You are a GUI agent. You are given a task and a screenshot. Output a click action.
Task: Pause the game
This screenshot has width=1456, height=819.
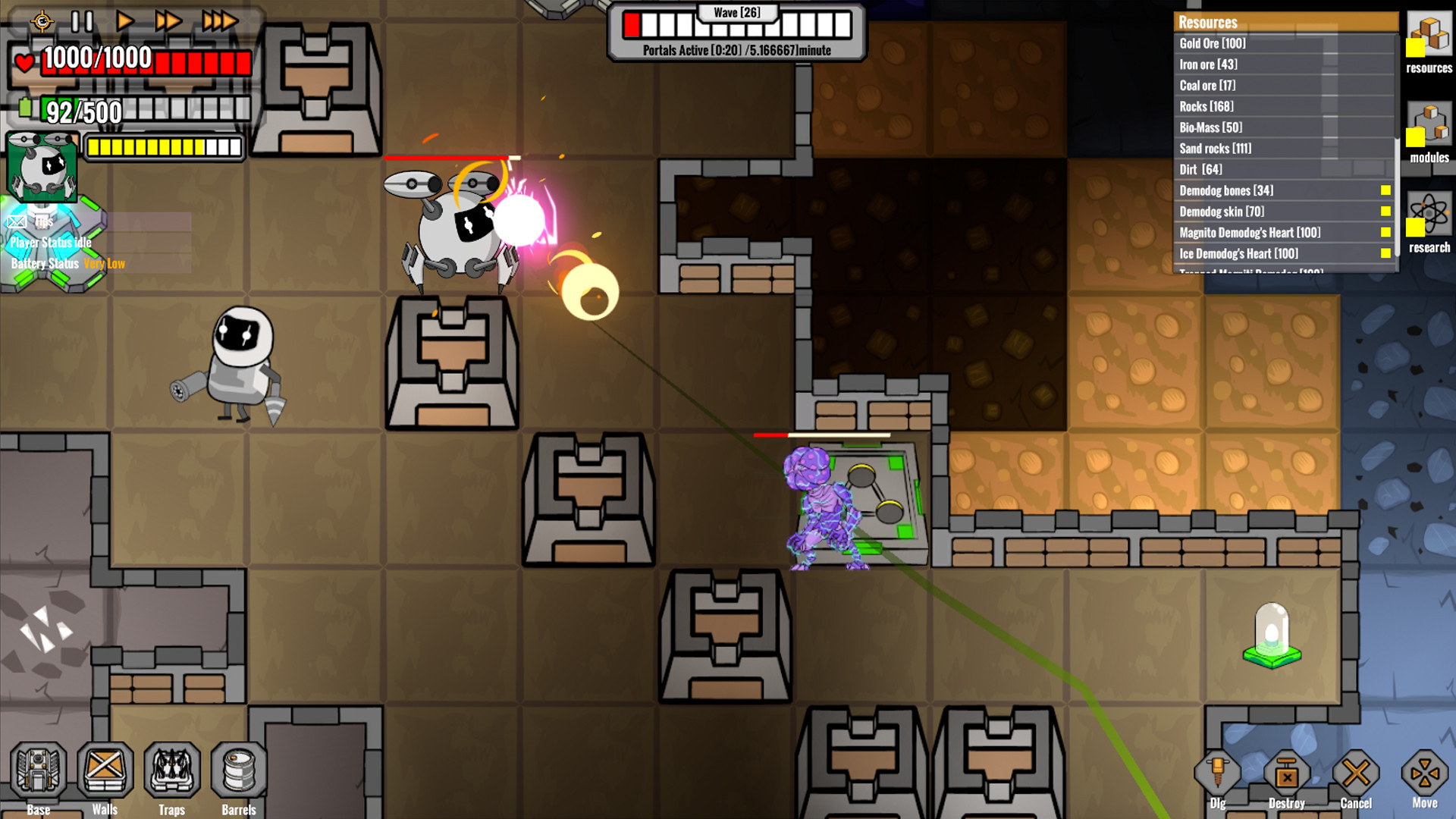[82, 20]
